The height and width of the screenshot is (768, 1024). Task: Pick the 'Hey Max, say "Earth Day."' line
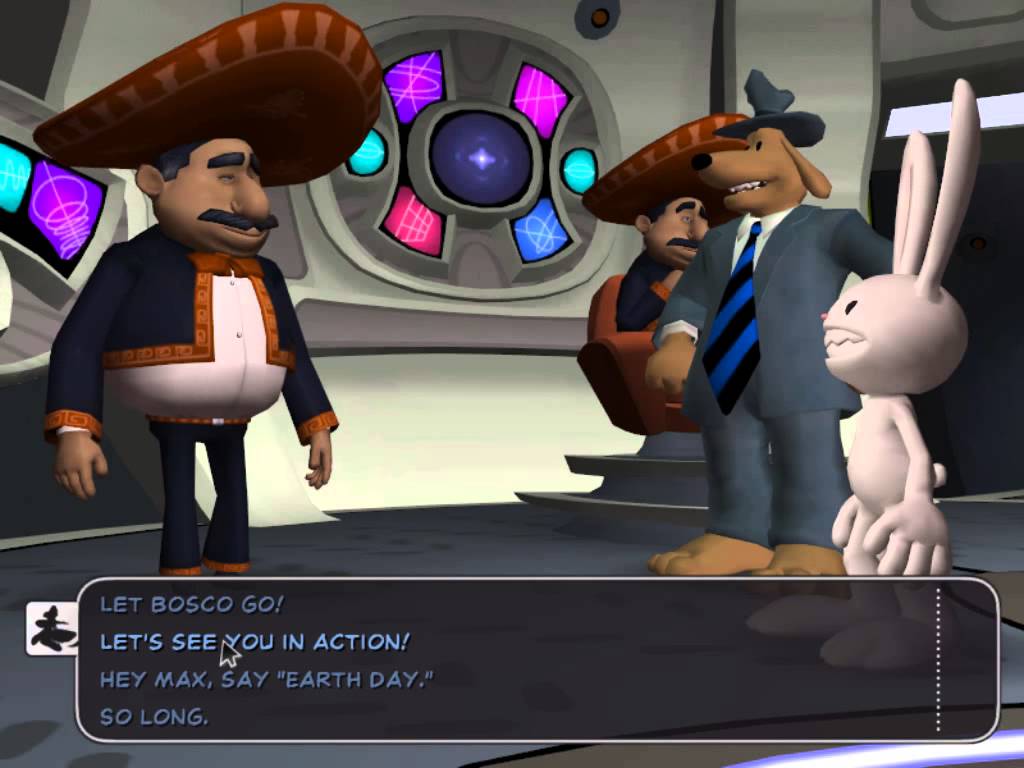point(266,679)
